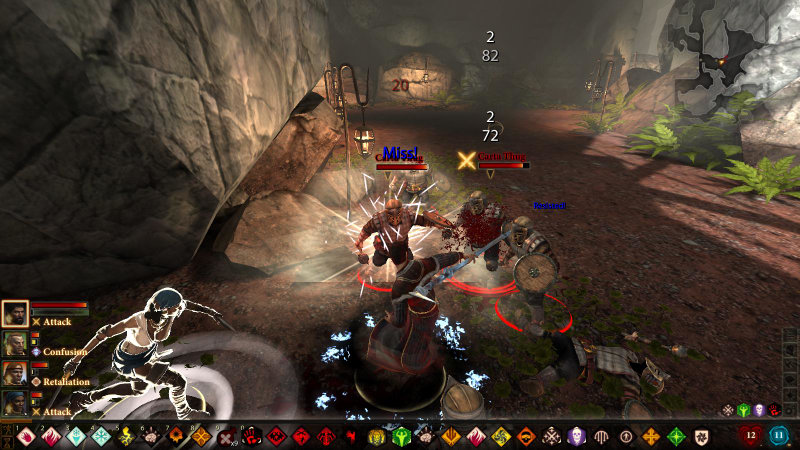Screen dimensions: 800x450
Task: Activate the orange X ability in slot 8
Action: tap(202, 436)
